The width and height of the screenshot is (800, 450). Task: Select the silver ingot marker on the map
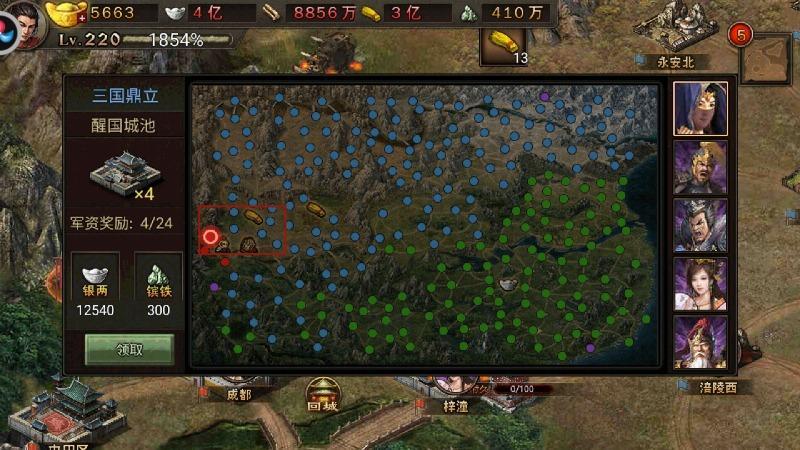point(507,285)
